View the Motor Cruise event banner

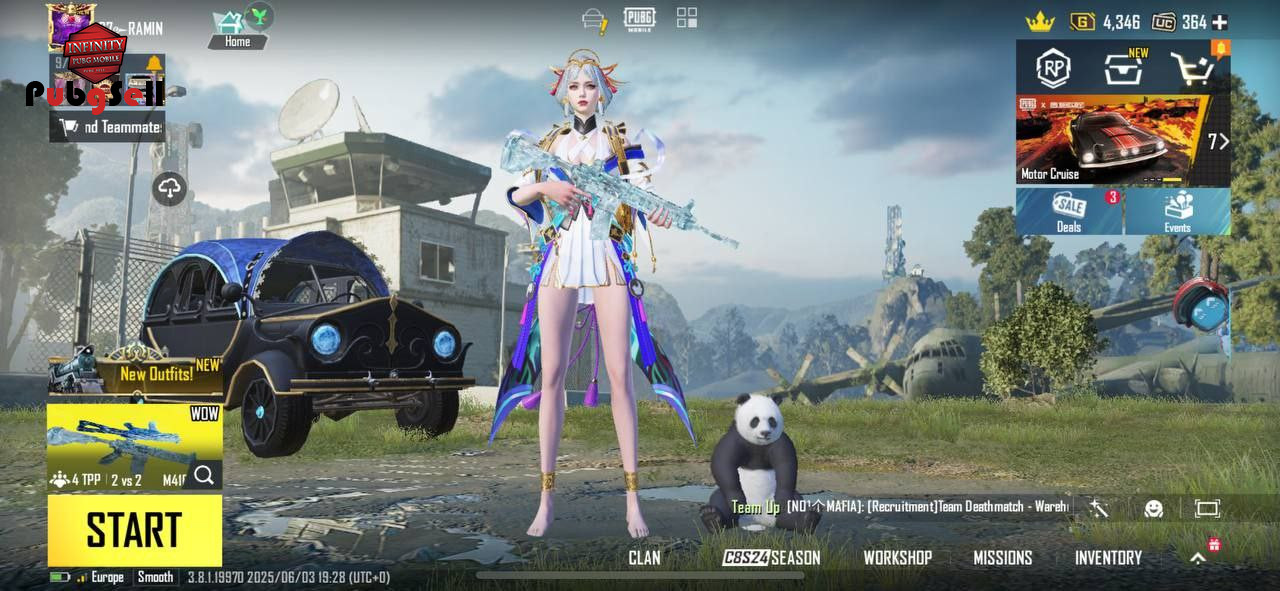pos(1110,140)
